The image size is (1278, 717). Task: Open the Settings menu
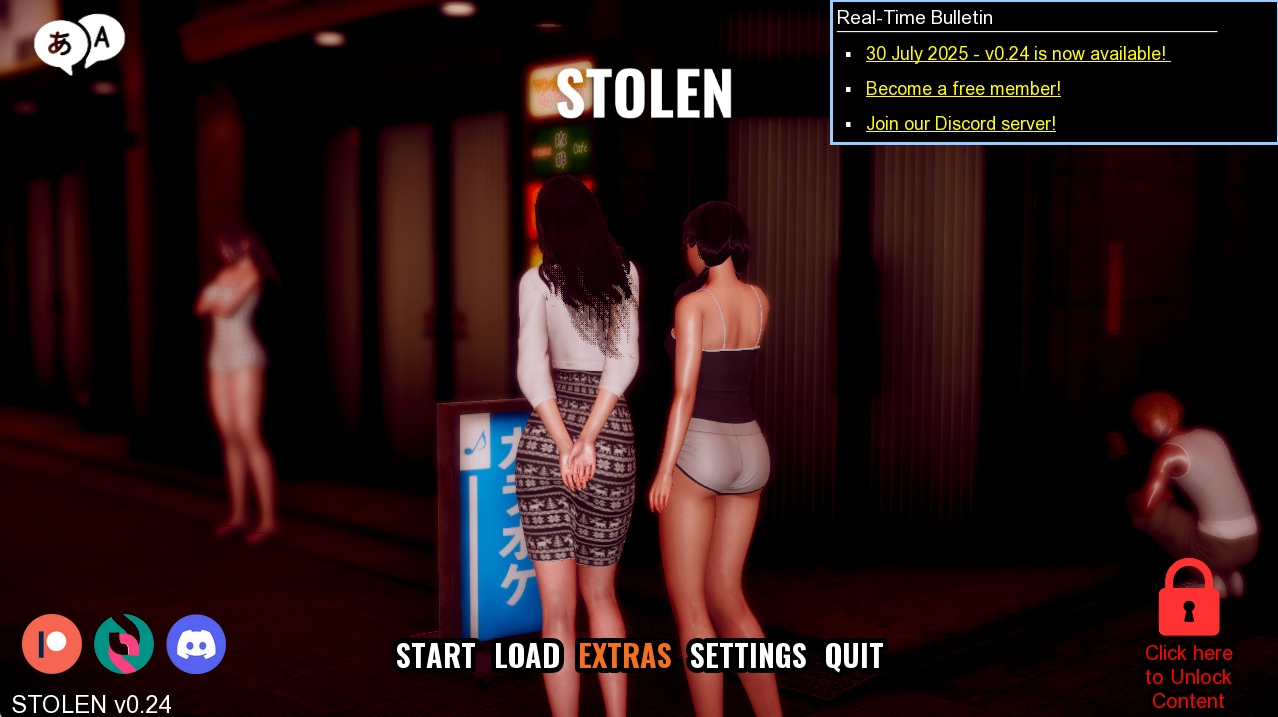pos(748,656)
